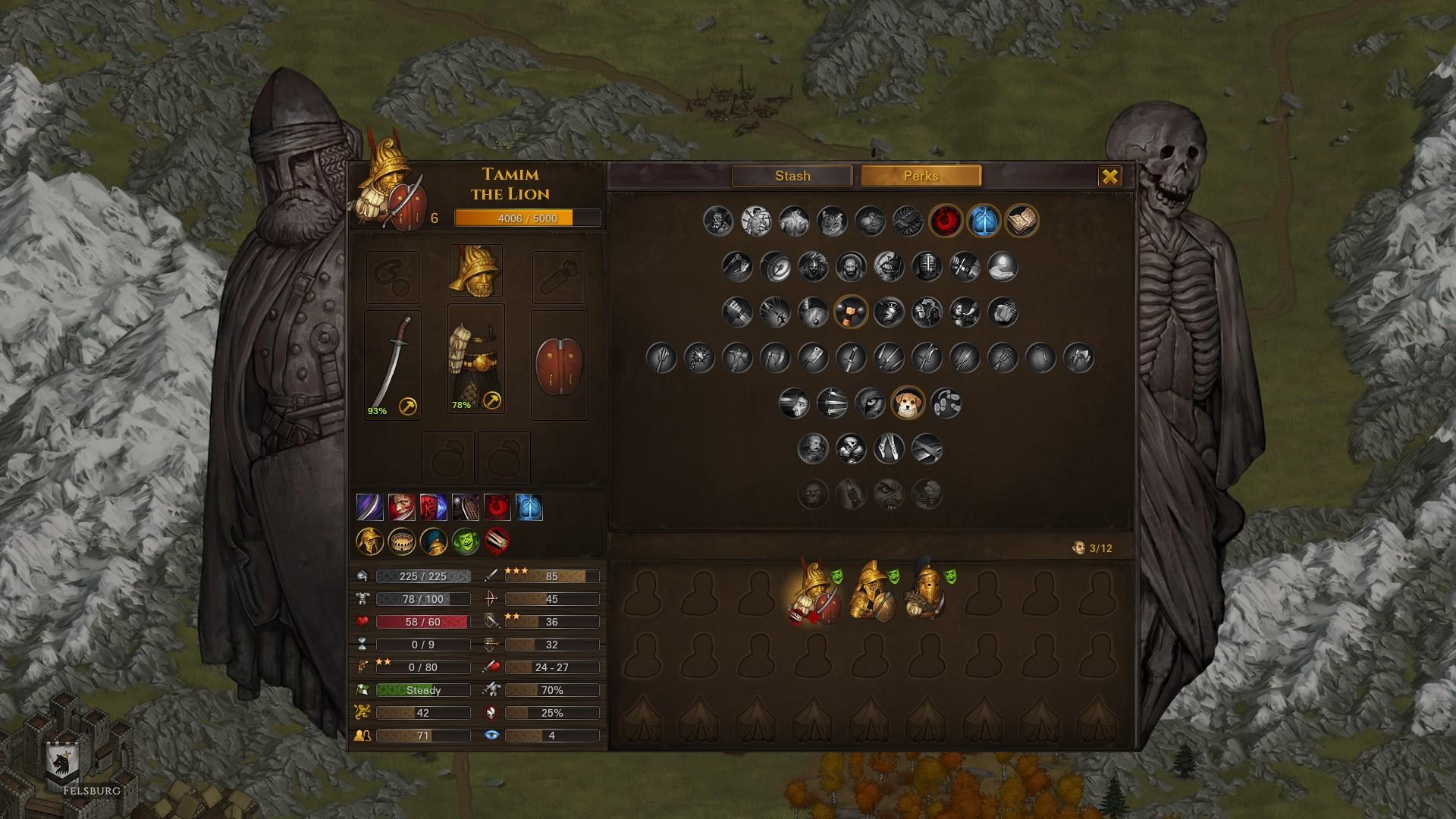Close the character screen with the X

coord(1109,177)
